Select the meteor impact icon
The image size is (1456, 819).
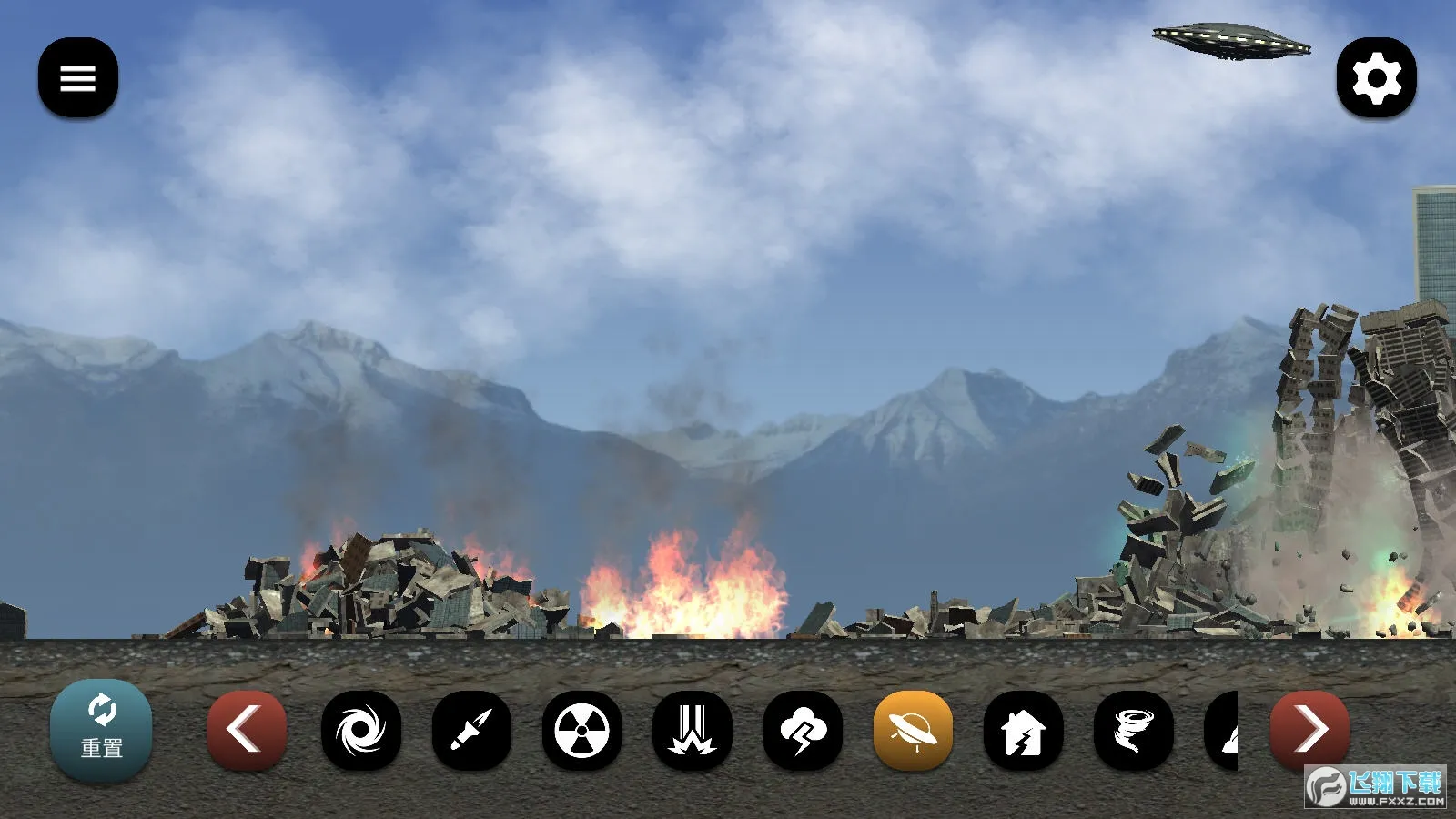coord(693,730)
